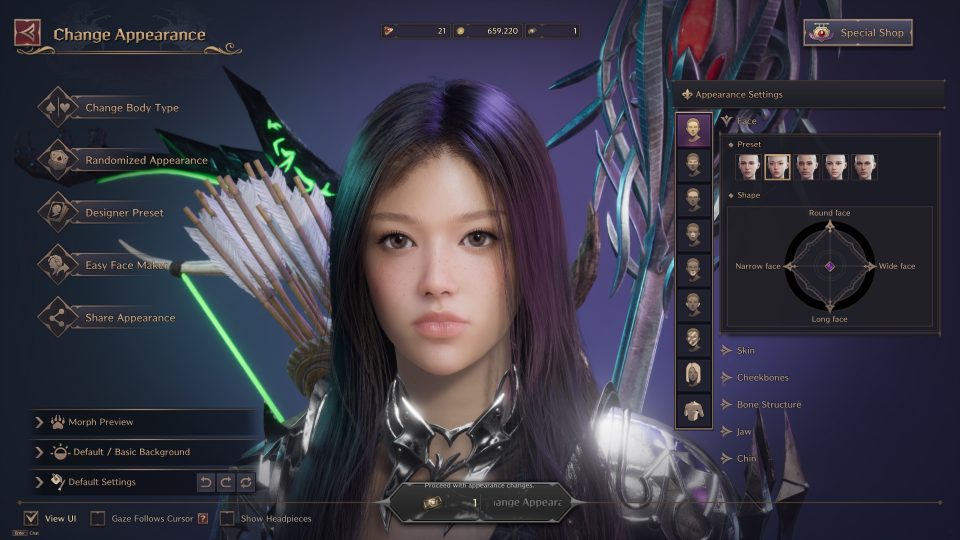Tick the Show Headpieces checkbox
The width and height of the screenshot is (960, 540).
point(228,519)
